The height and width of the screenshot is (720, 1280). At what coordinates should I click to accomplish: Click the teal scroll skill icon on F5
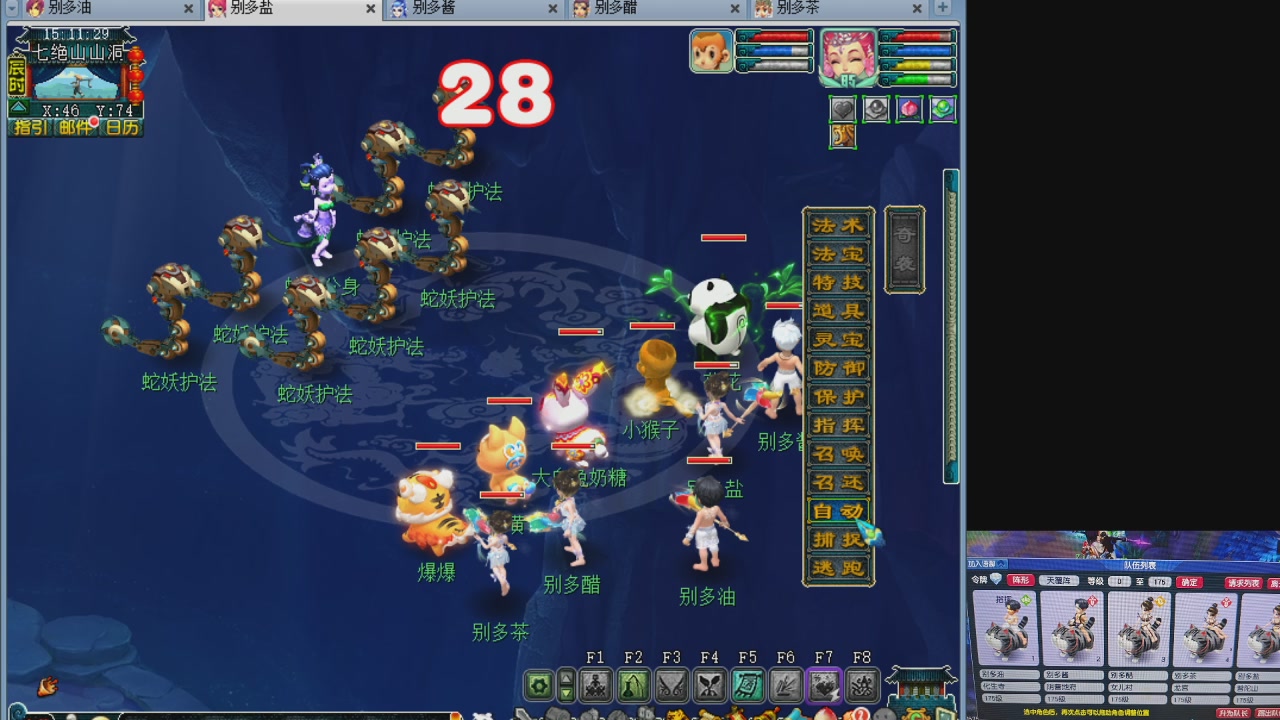(x=746, y=686)
